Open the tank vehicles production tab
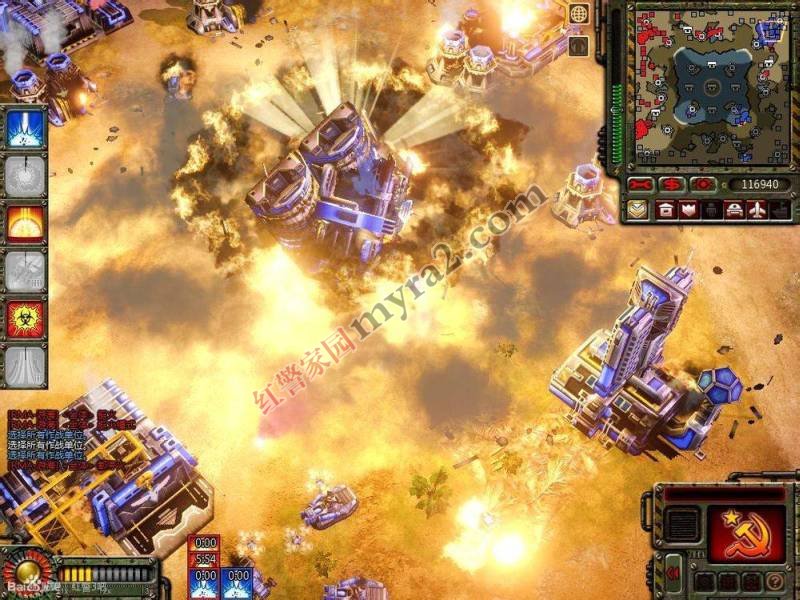The image size is (800, 600). [734, 210]
